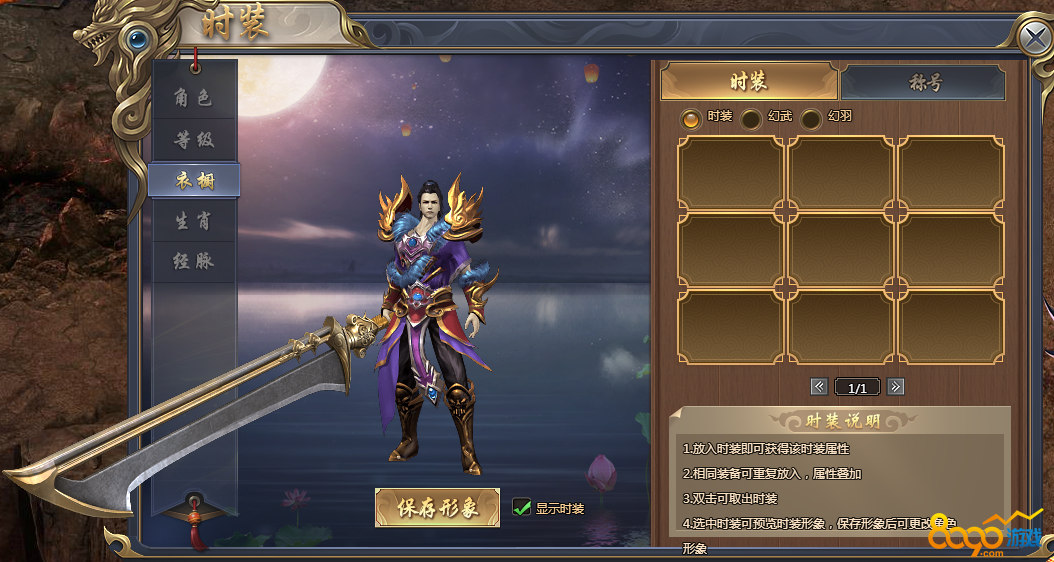Choose the 幻羽 radio option
This screenshot has width=1054, height=562.
pos(811,119)
